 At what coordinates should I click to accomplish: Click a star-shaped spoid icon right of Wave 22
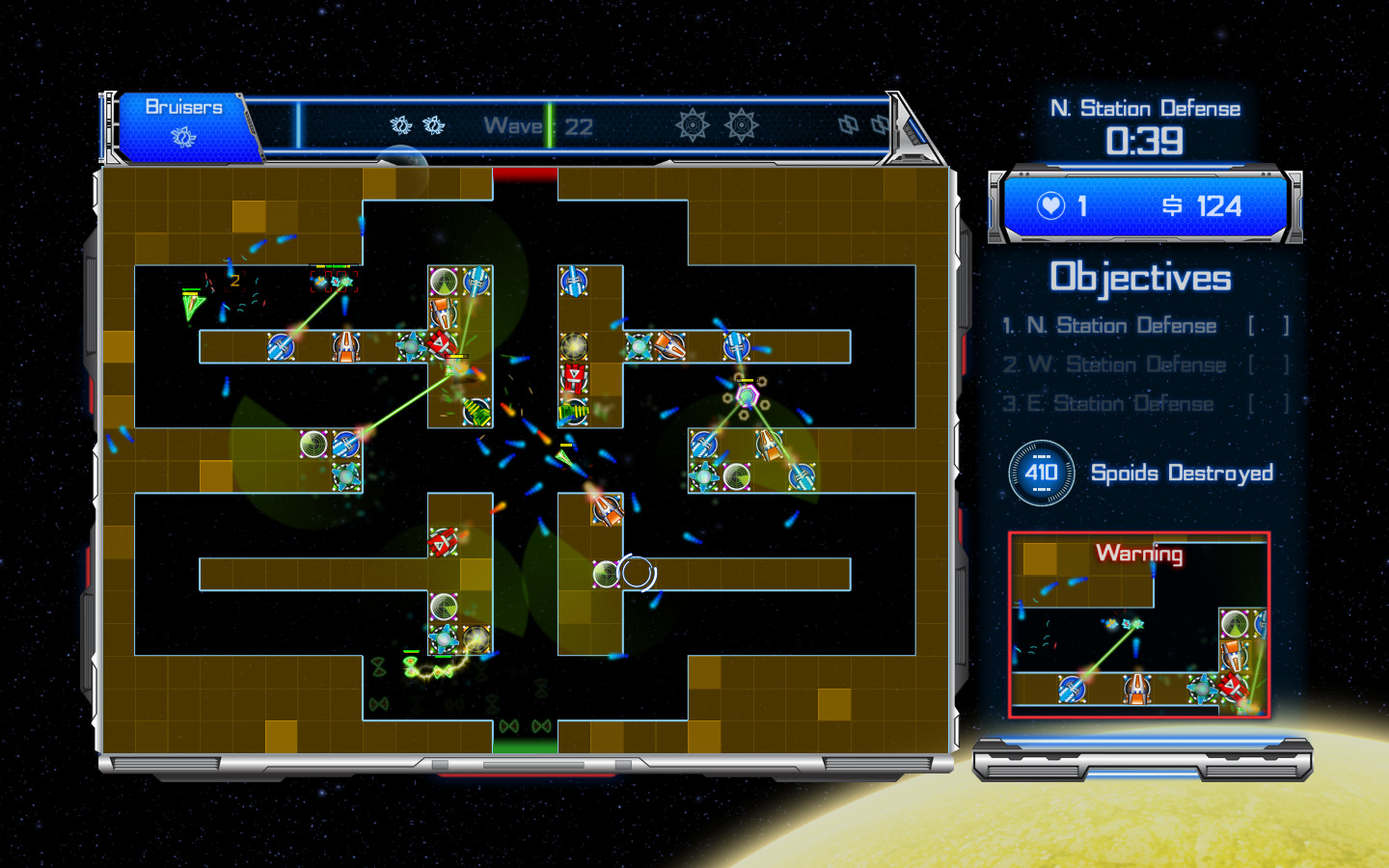tap(693, 126)
